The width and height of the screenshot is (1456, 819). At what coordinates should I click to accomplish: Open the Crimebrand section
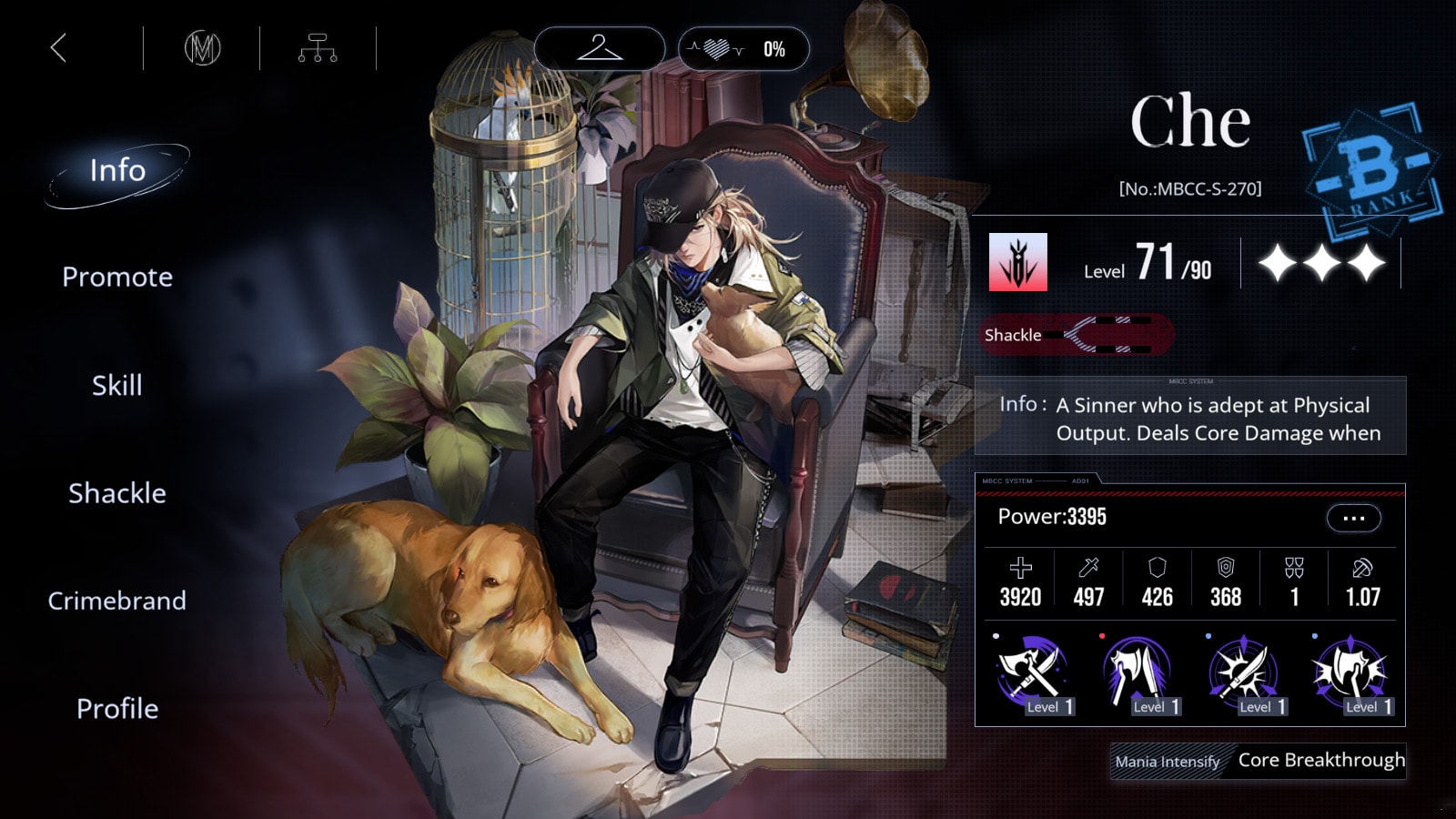pos(116,601)
